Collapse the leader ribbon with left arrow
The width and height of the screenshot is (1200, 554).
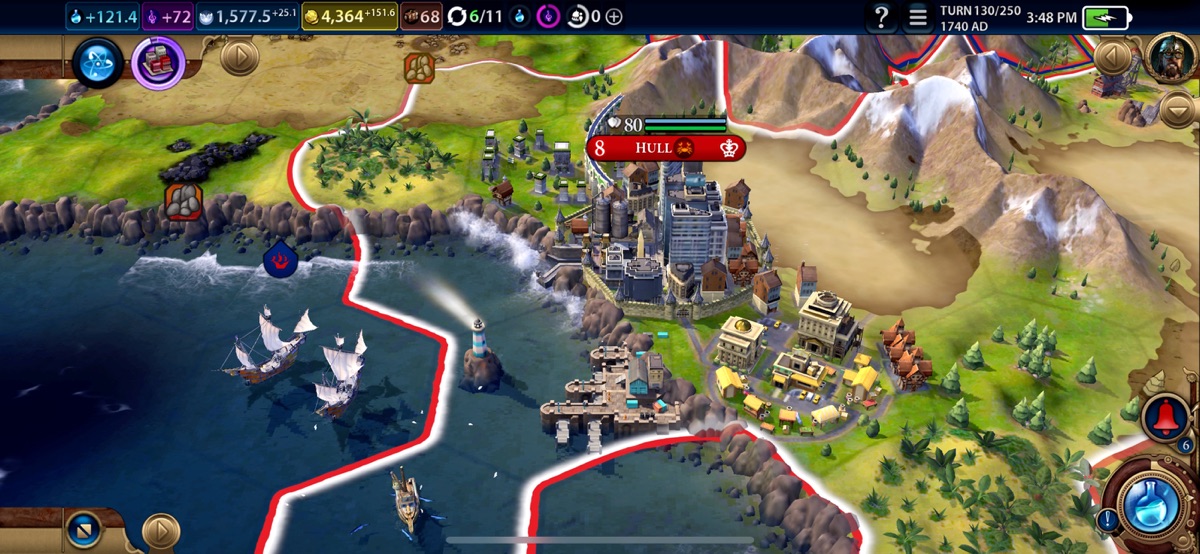(x=1112, y=57)
